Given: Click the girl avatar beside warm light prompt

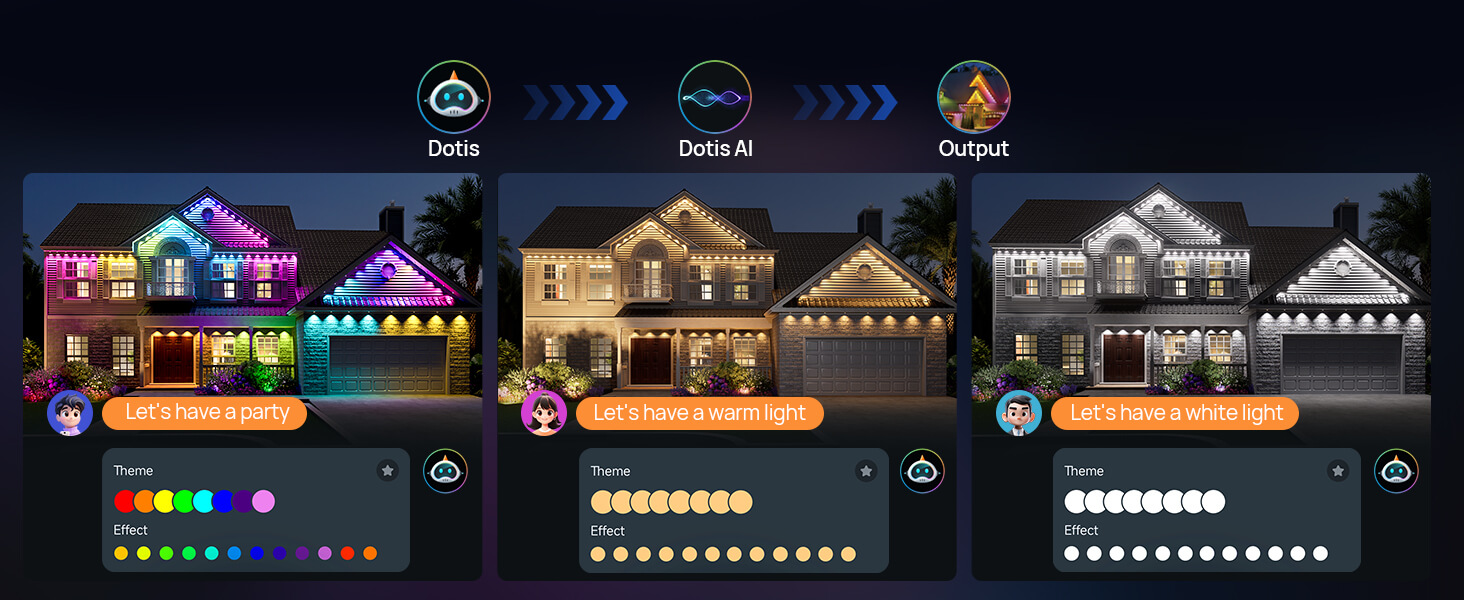Looking at the screenshot, I should pos(544,413).
